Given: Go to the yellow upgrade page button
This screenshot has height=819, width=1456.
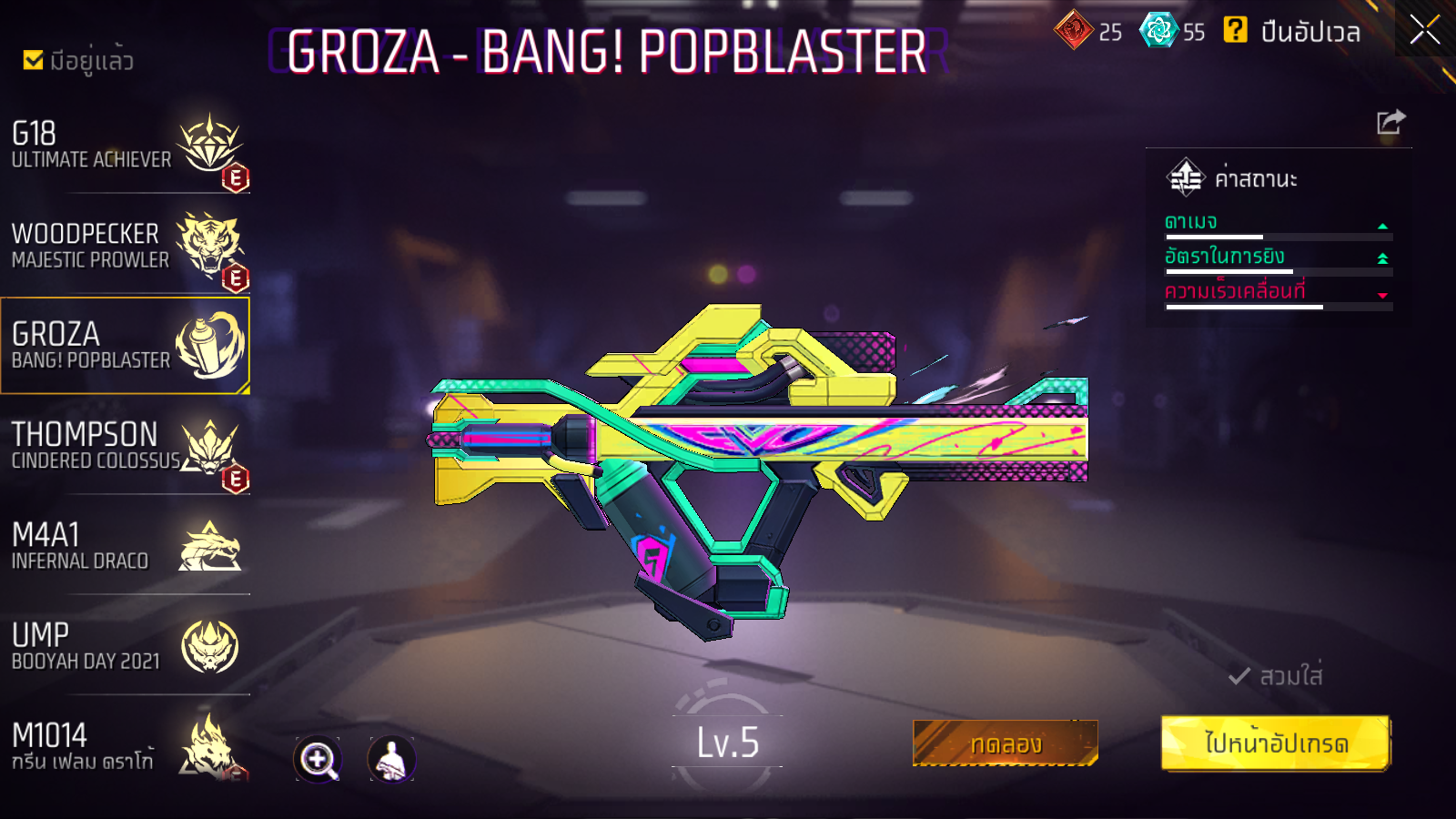Looking at the screenshot, I should [x=1275, y=743].
